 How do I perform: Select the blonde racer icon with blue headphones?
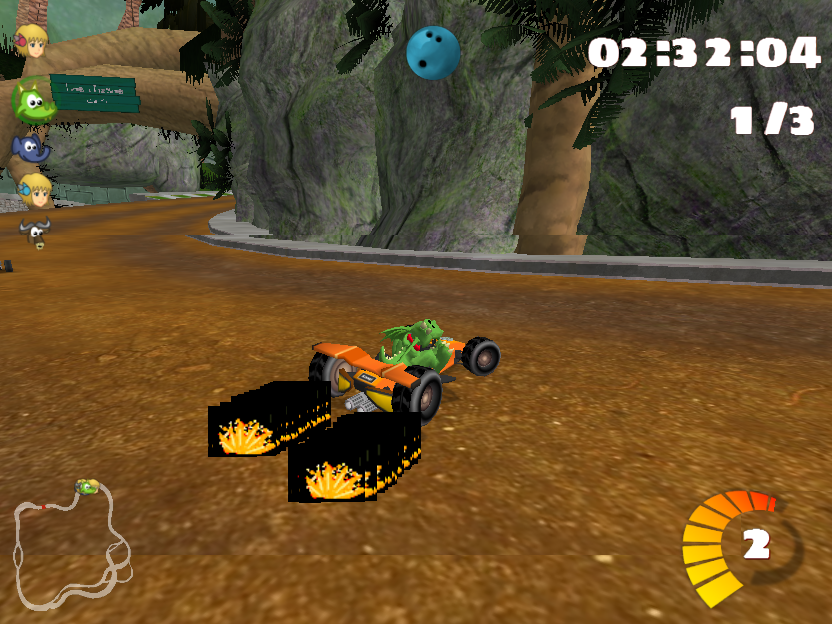(x=35, y=189)
